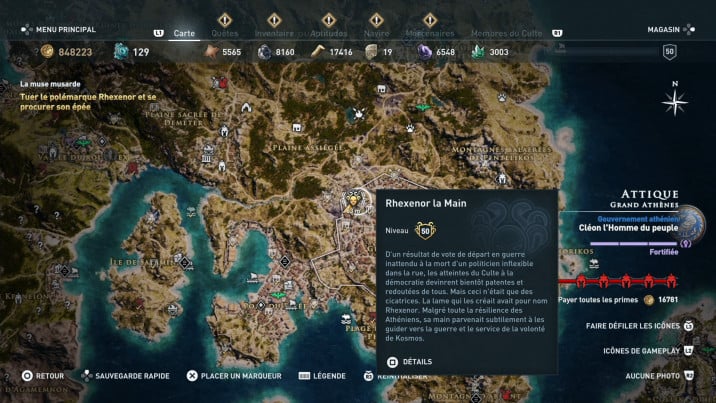Open the Quêtes tab
Screen dimensions: 716x403
(224, 33)
